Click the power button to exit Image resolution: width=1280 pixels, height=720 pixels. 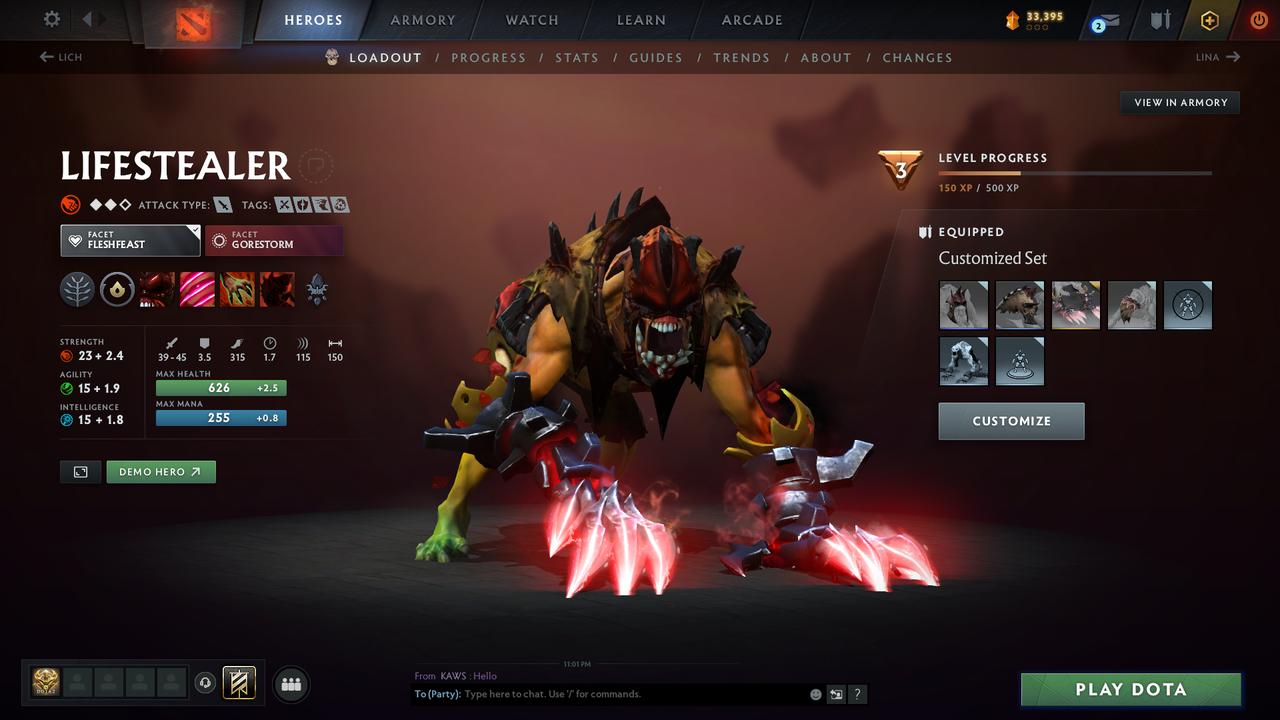tap(1258, 20)
